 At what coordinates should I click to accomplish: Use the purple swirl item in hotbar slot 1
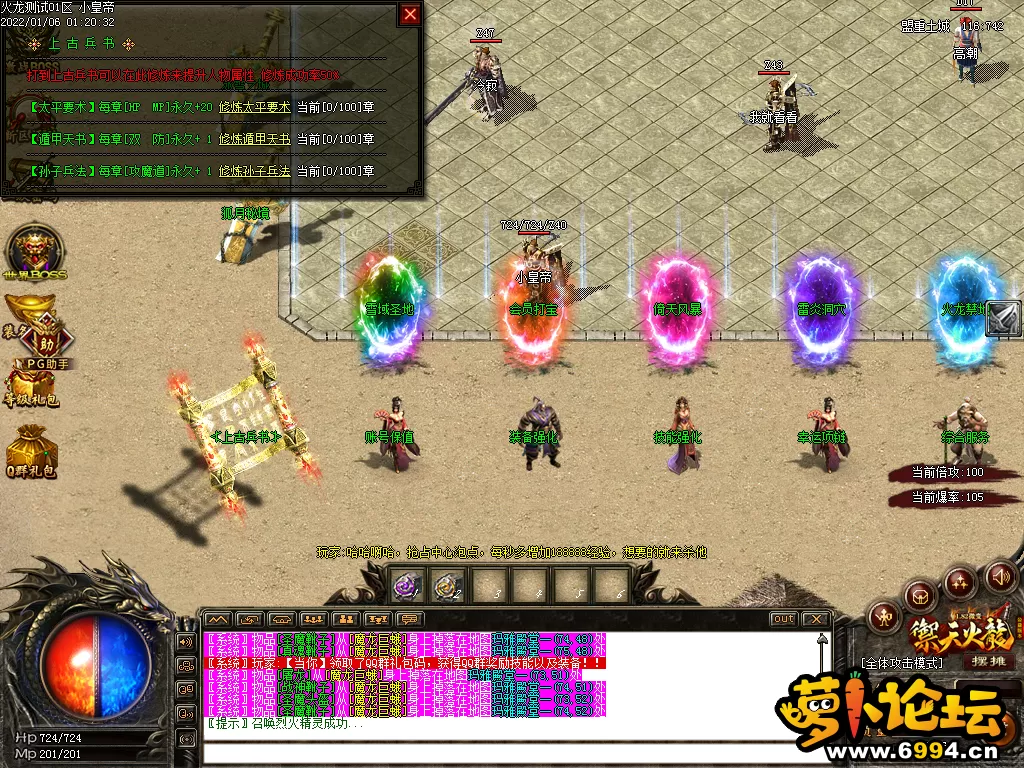406,586
